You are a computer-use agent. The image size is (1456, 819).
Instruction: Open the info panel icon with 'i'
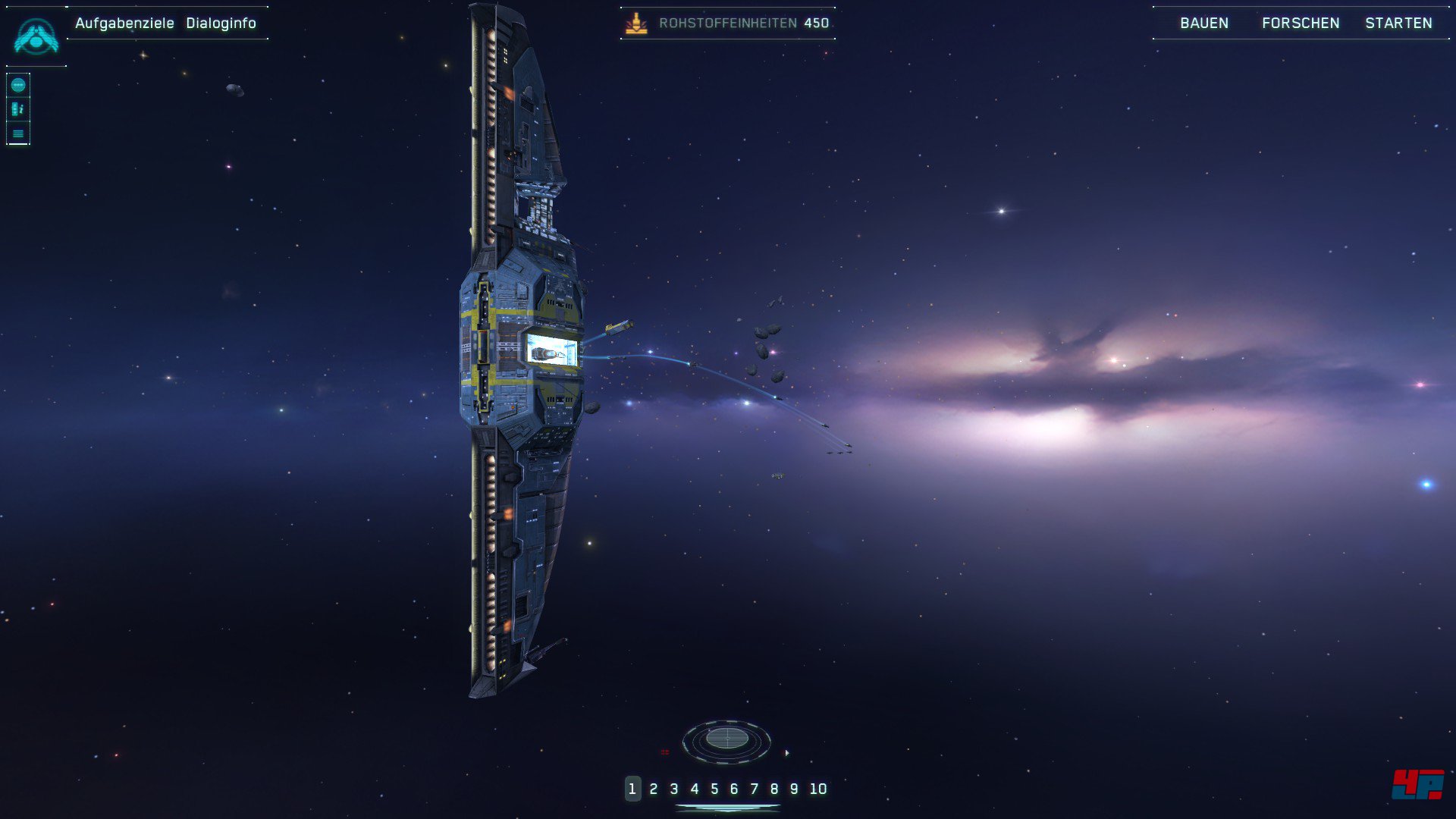pos(18,109)
